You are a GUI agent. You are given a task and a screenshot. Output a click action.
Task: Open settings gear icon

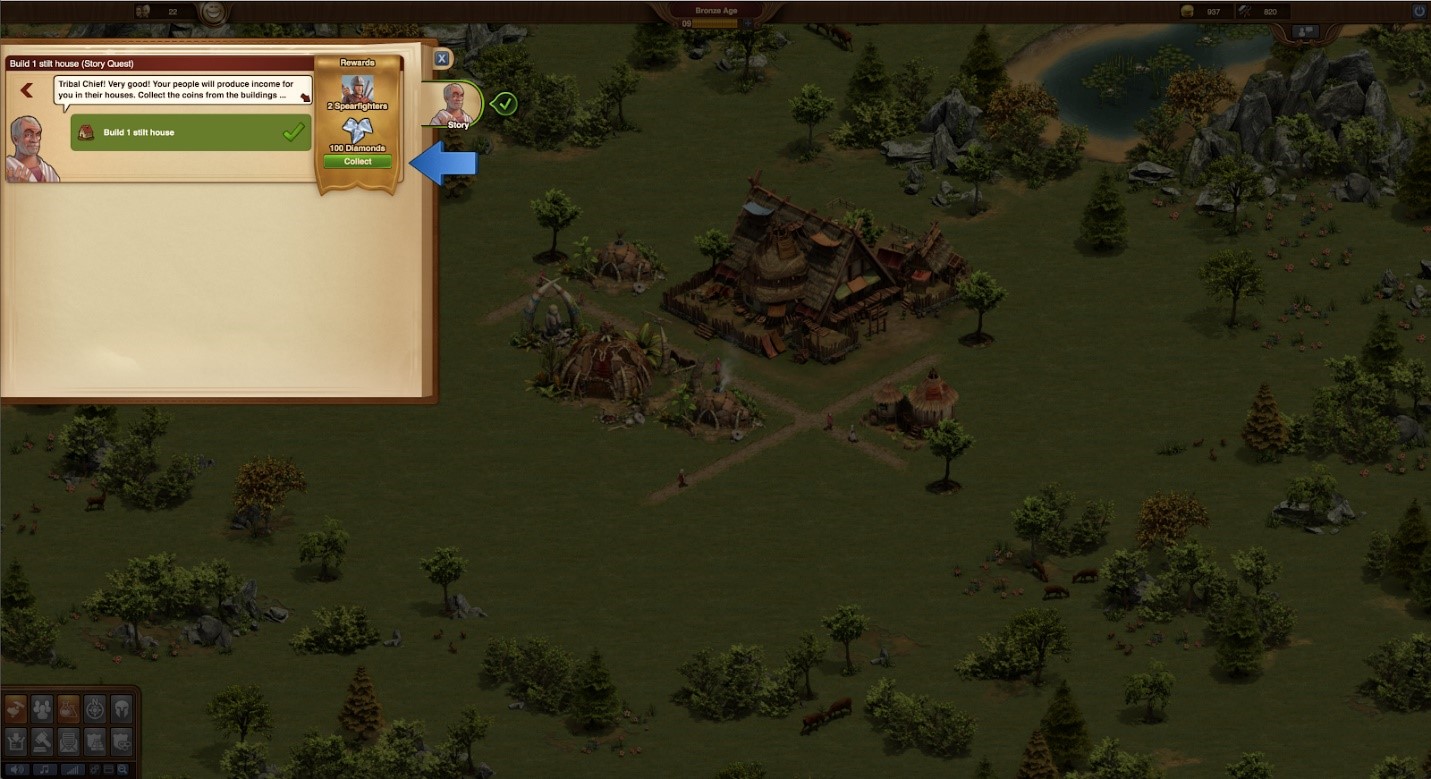click(93, 770)
